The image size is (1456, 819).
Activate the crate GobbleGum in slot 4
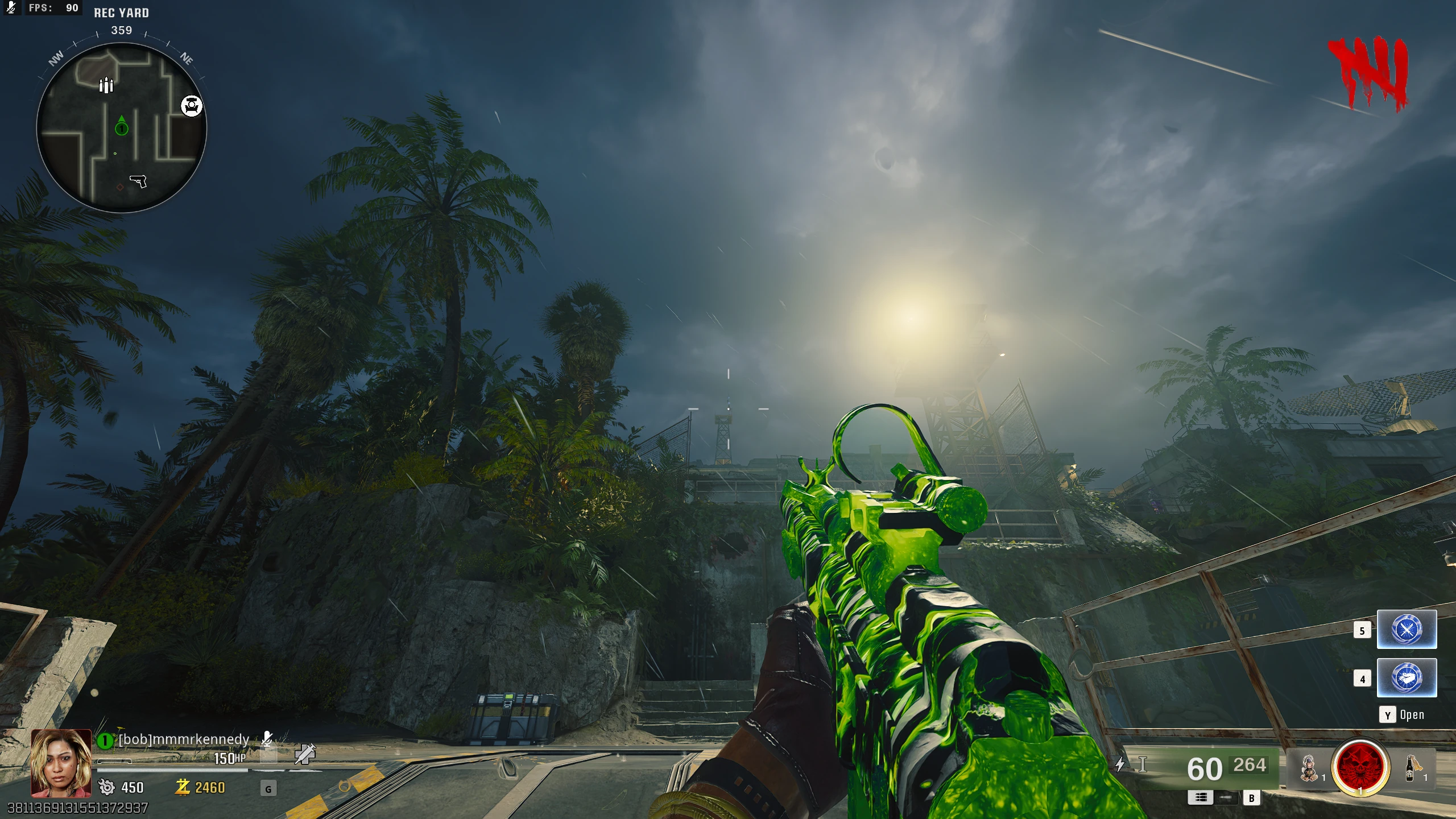(1407, 678)
